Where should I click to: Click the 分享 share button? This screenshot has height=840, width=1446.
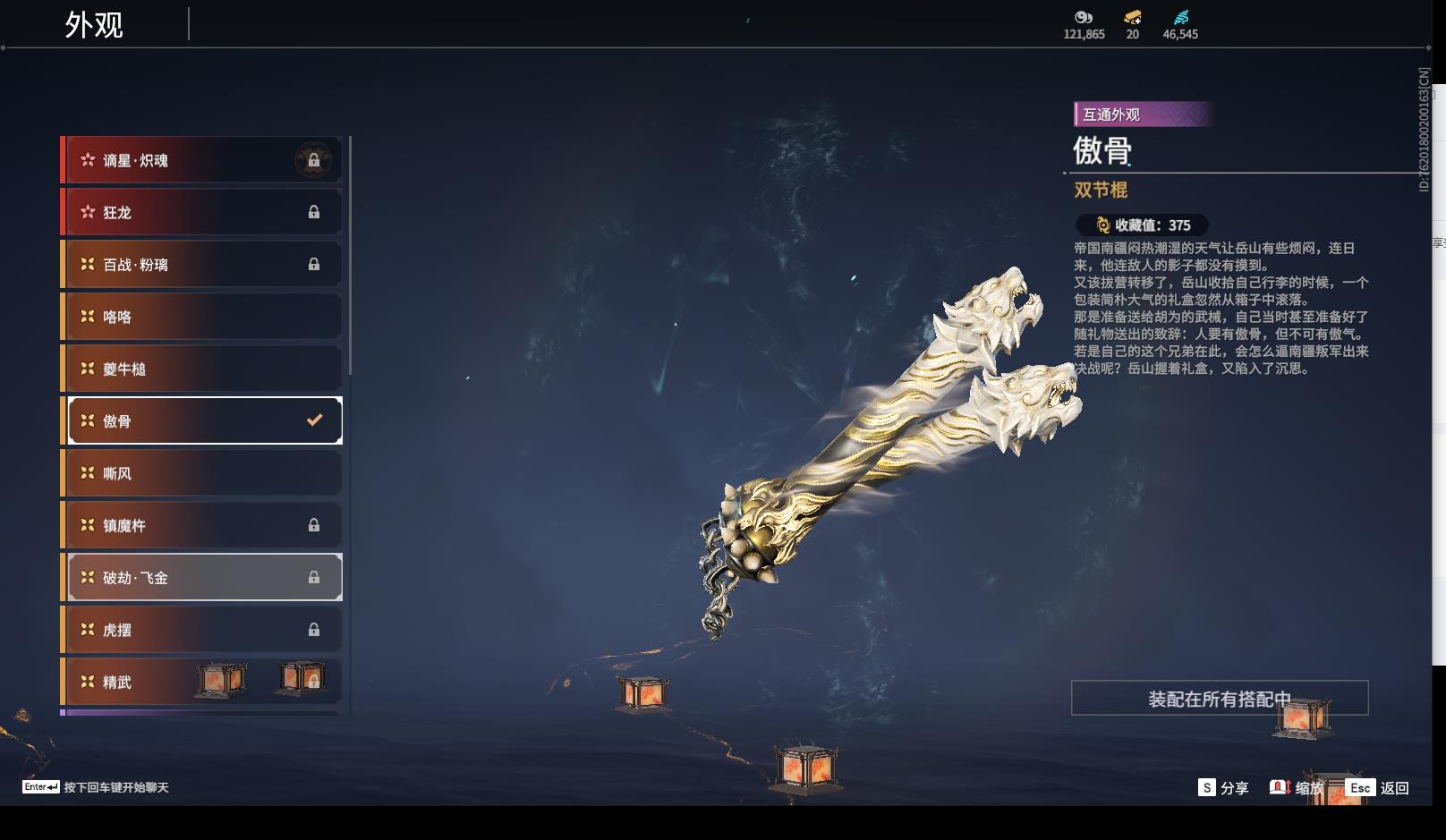pos(1223,788)
